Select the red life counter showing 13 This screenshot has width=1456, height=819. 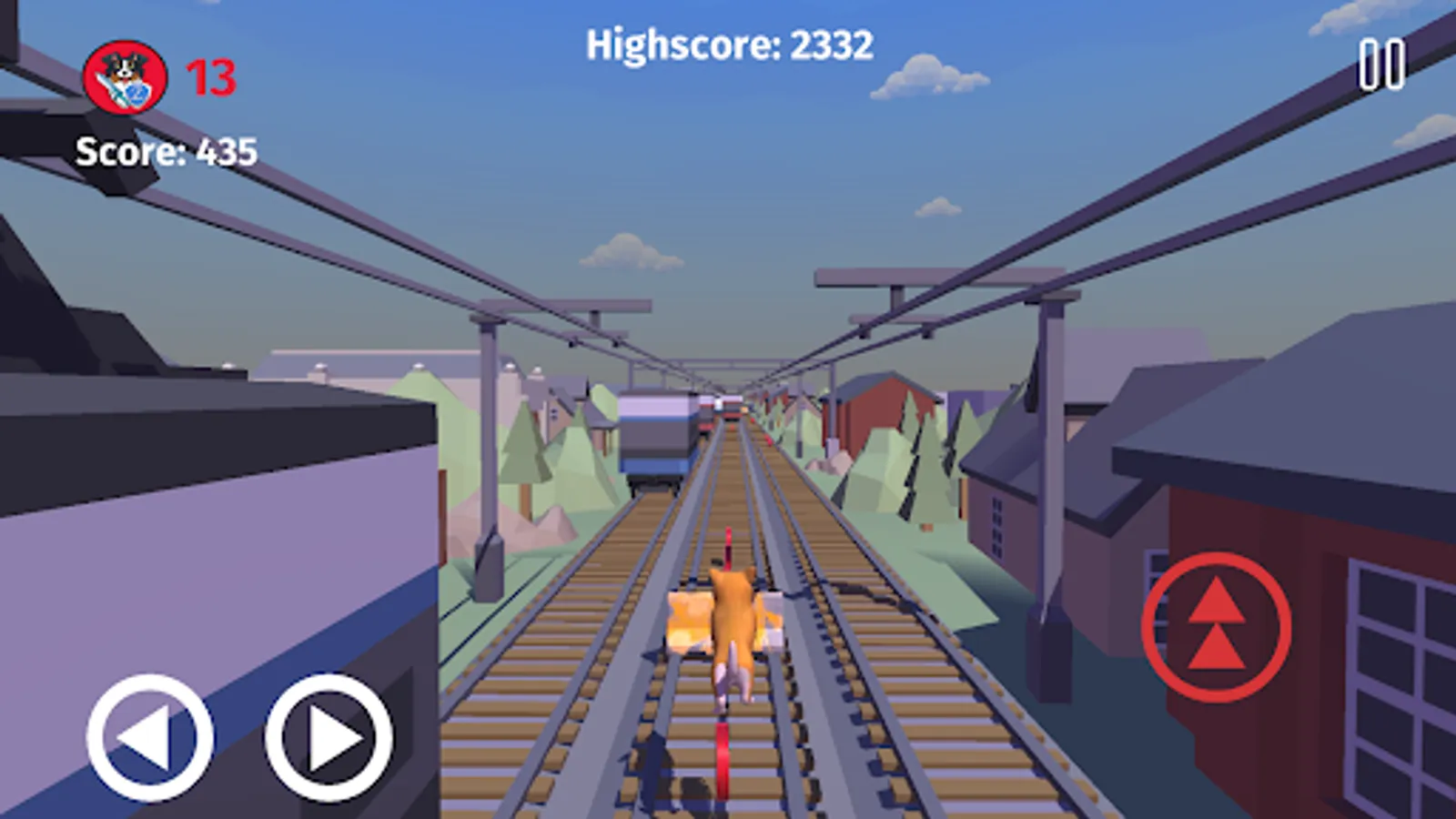tap(210, 77)
